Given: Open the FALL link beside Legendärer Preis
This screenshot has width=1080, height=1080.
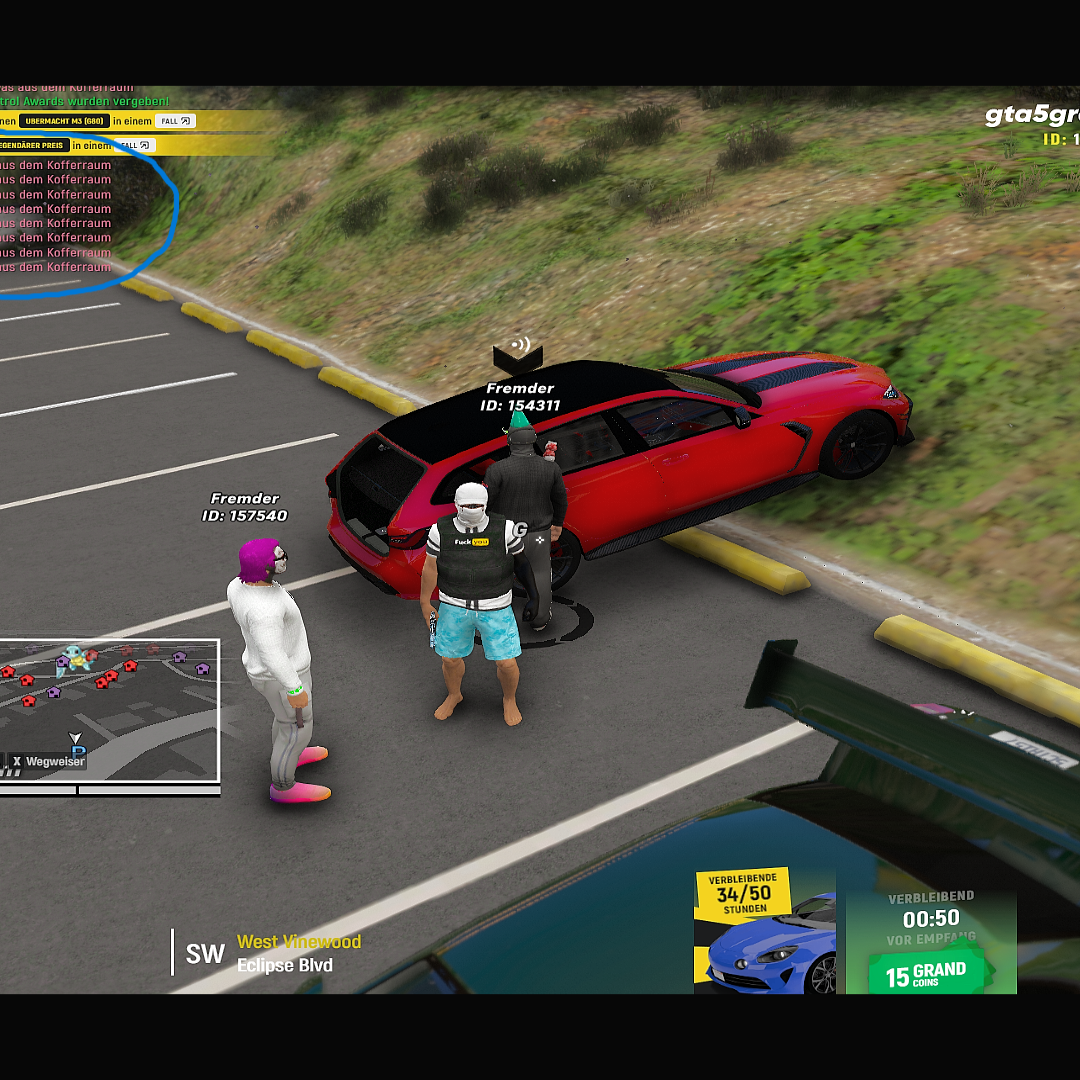Looking at the screenshot, I should coord(135,145).
